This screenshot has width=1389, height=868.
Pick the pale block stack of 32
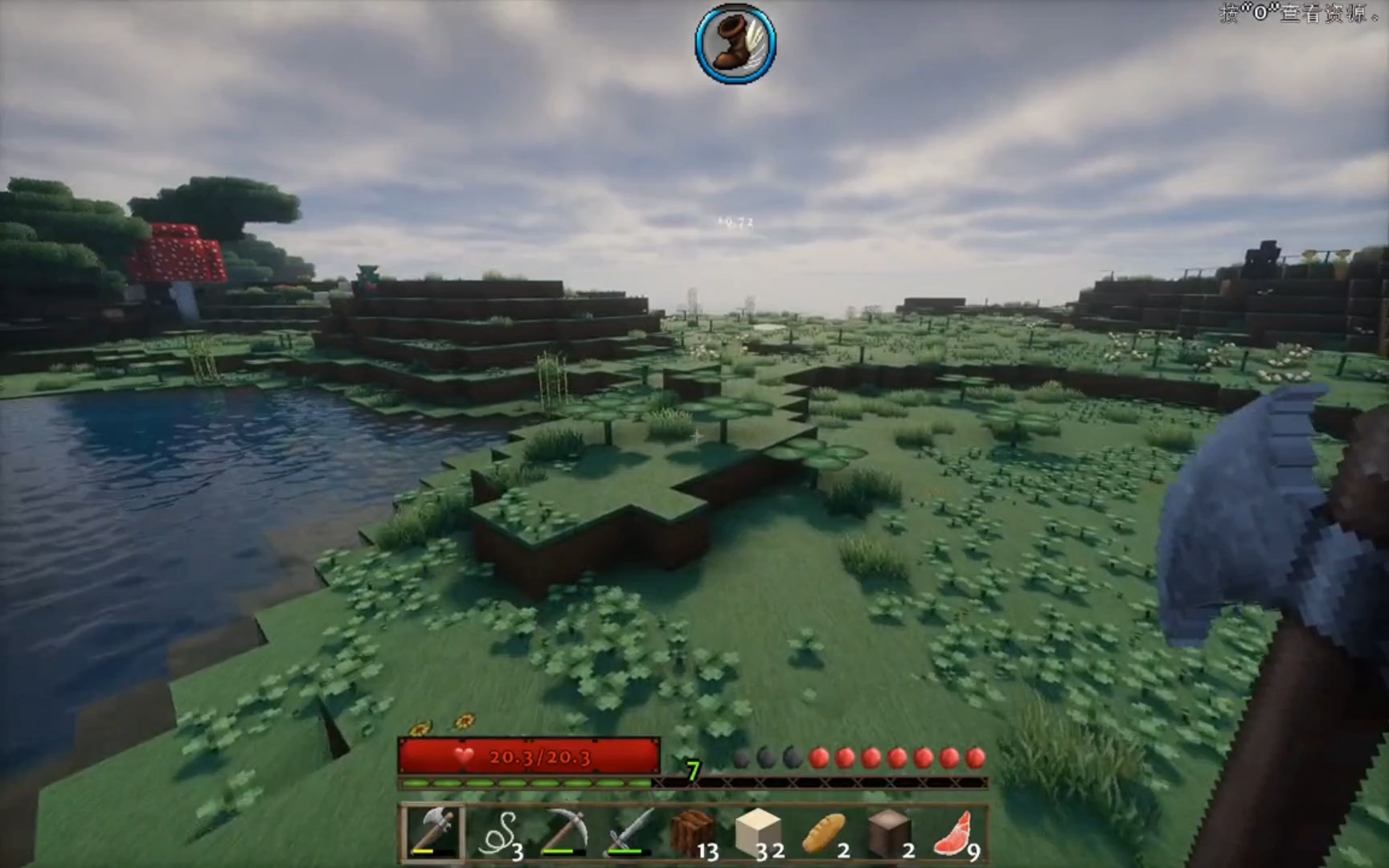758,833
